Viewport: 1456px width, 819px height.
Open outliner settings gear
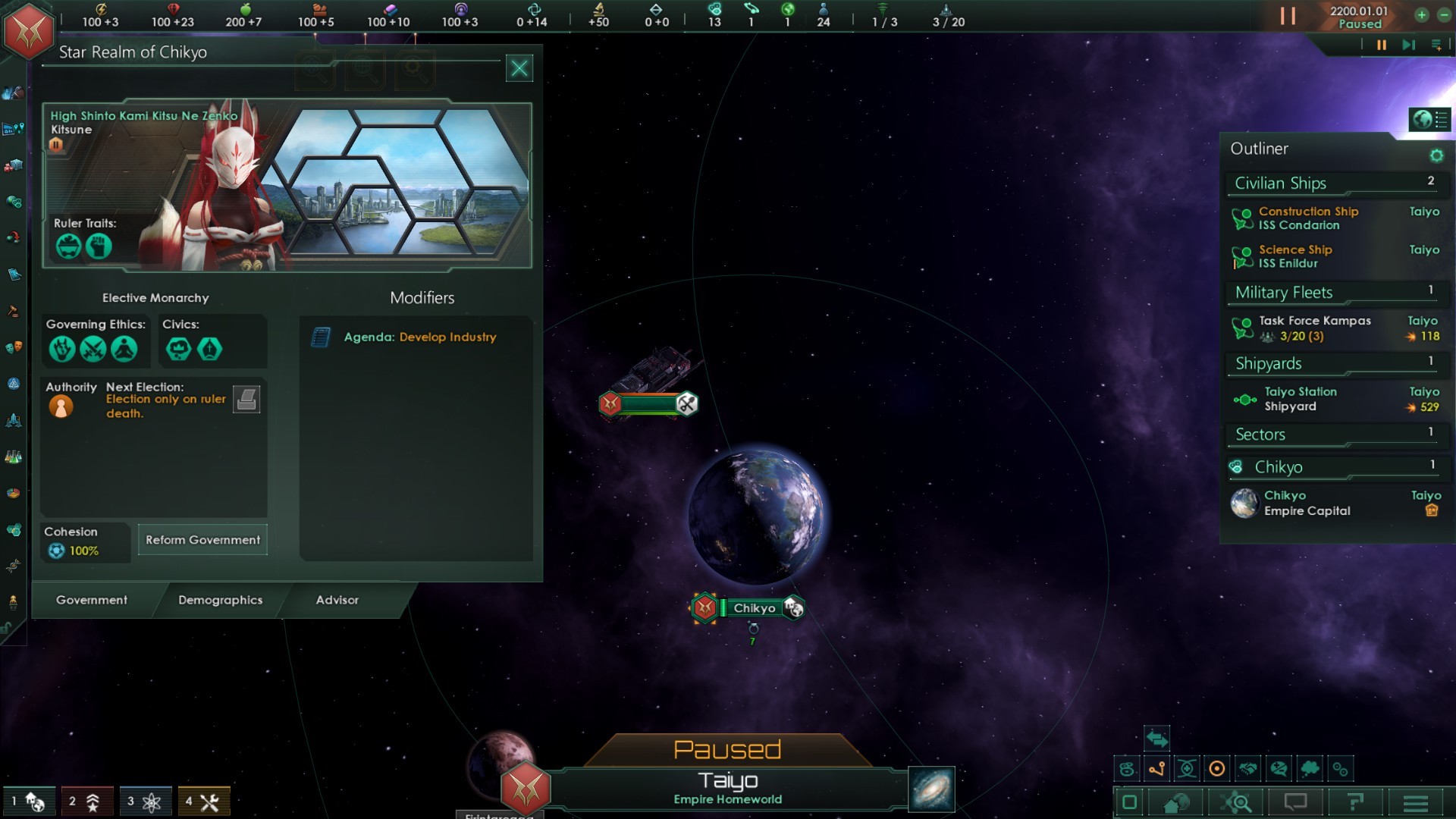tap(1436, 155)
